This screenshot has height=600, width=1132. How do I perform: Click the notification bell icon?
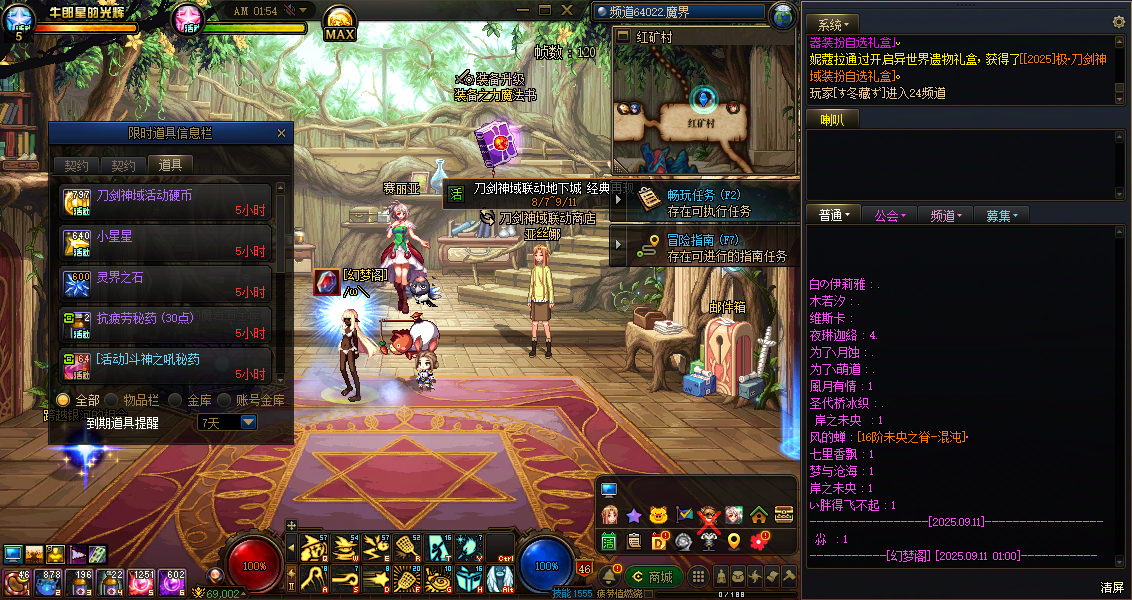coord(607,577)
